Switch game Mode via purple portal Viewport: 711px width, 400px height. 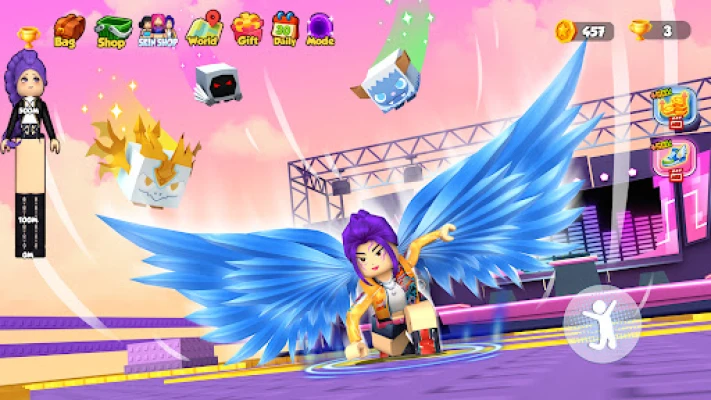321,30
